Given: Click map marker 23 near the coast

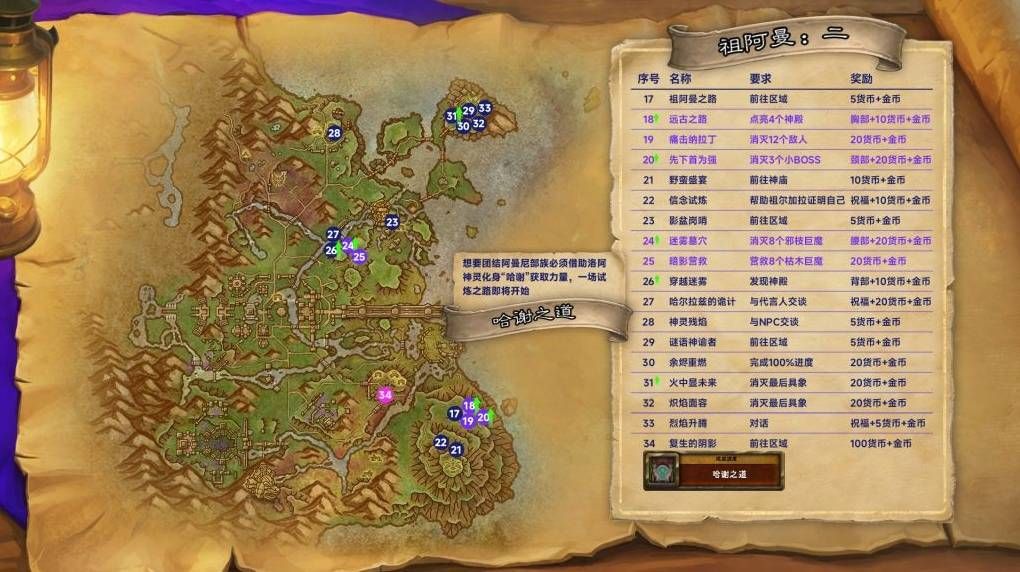Looking at the screenshot, I should (392, 222).
